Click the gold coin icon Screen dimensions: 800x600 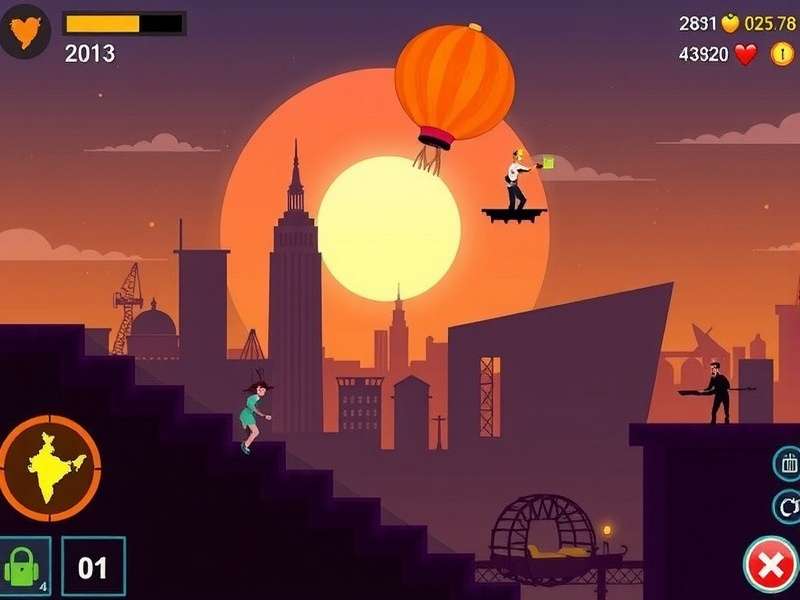[781, 54]
